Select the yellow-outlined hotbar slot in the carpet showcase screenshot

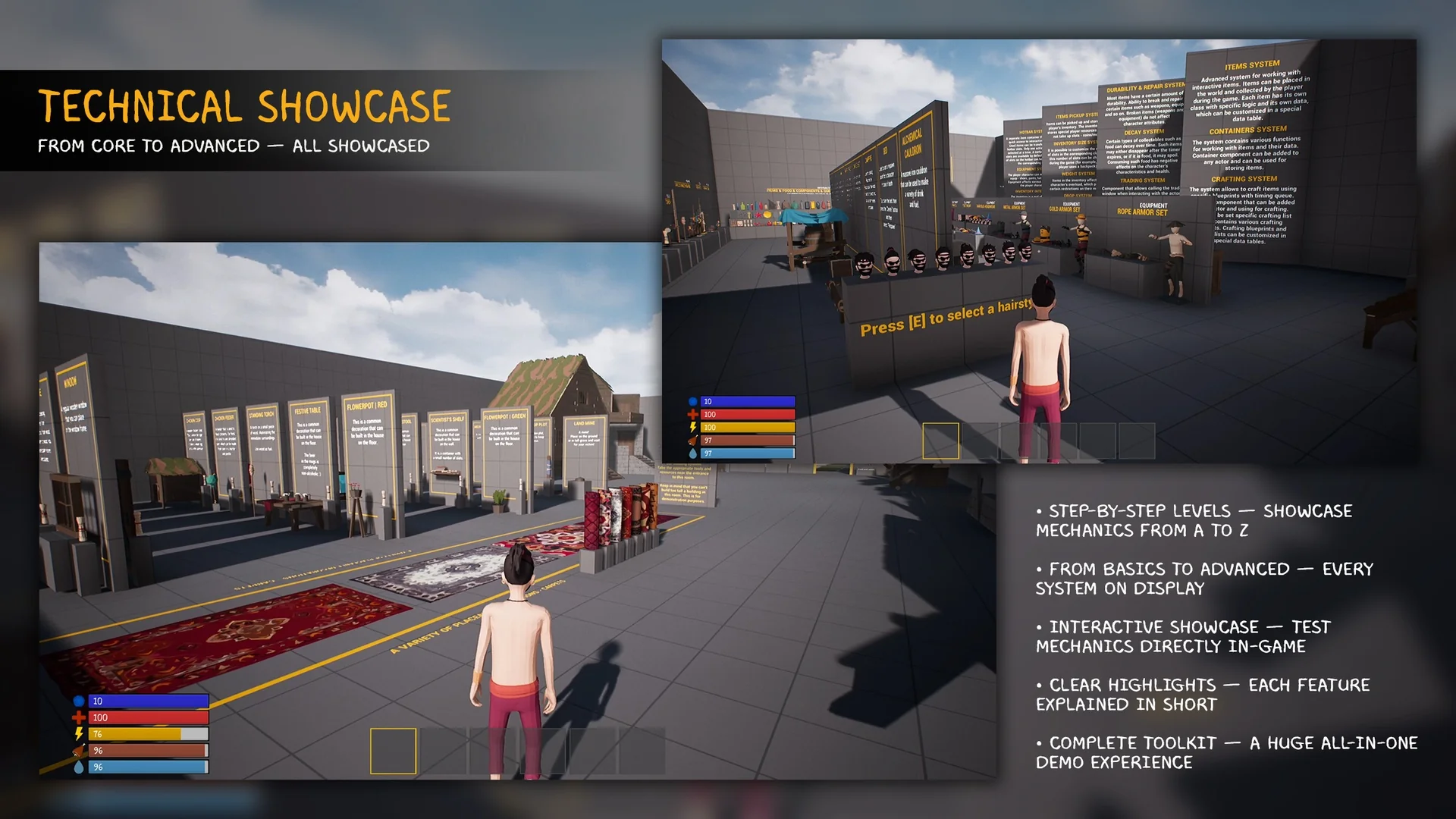(x=393, y=751)
